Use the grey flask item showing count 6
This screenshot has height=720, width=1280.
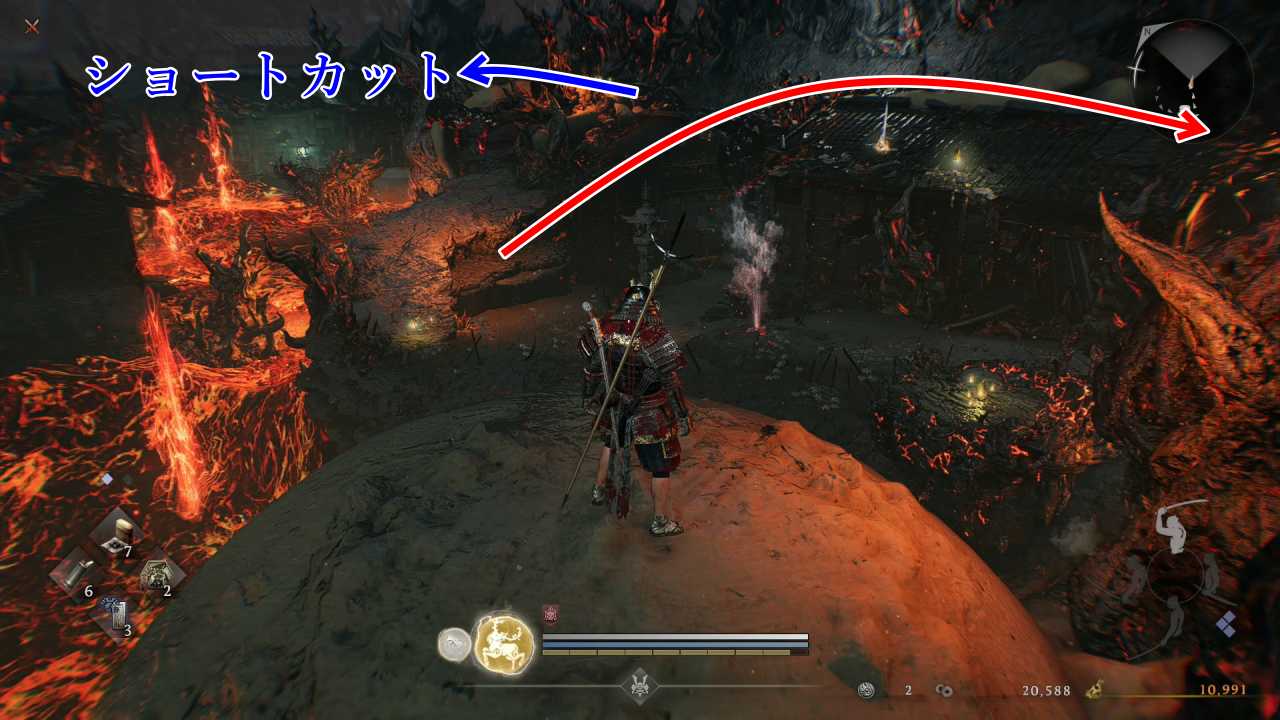click(73, 575)
